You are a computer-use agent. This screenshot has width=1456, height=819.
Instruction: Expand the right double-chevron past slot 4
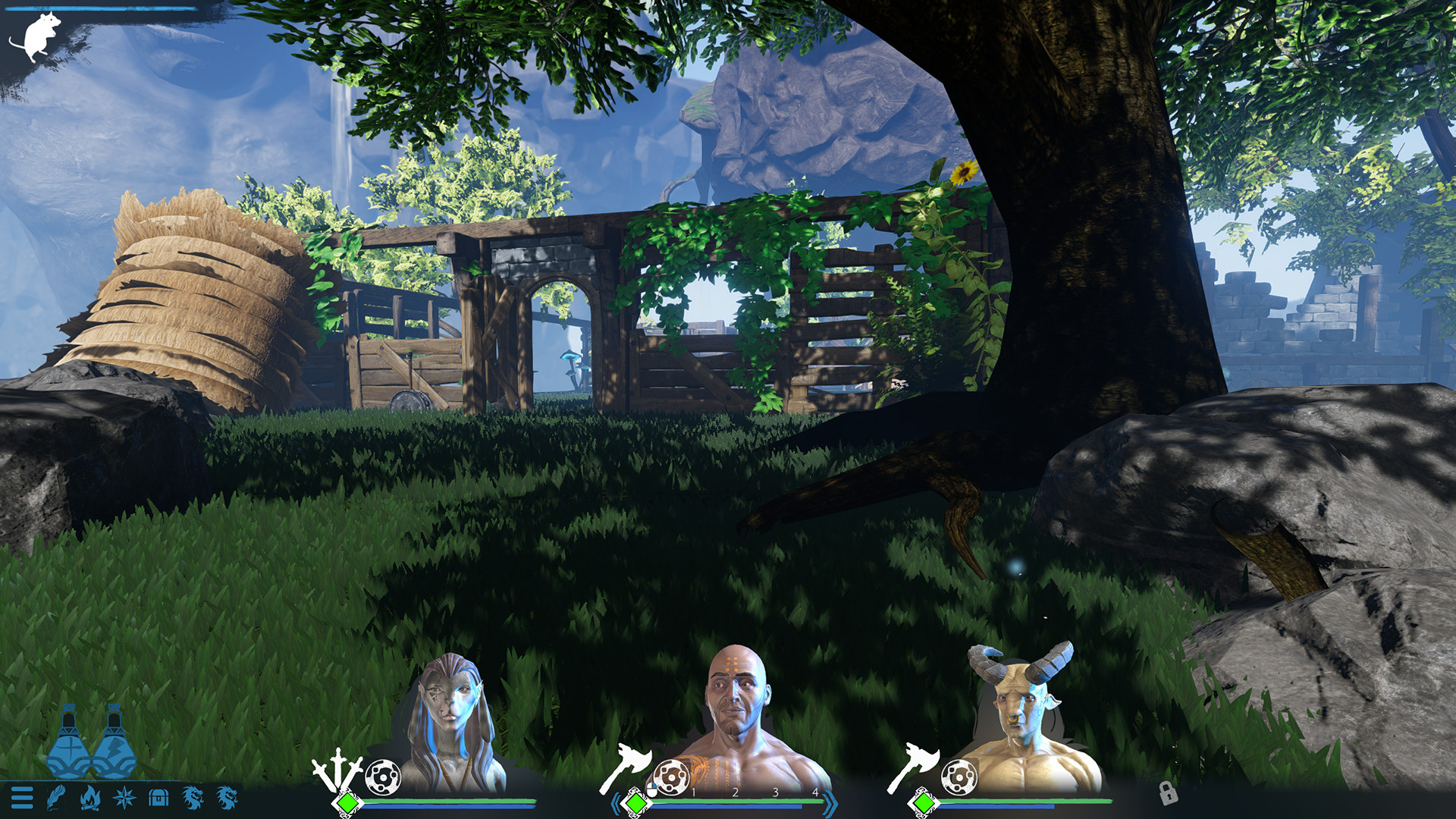[x=829, y=803]
